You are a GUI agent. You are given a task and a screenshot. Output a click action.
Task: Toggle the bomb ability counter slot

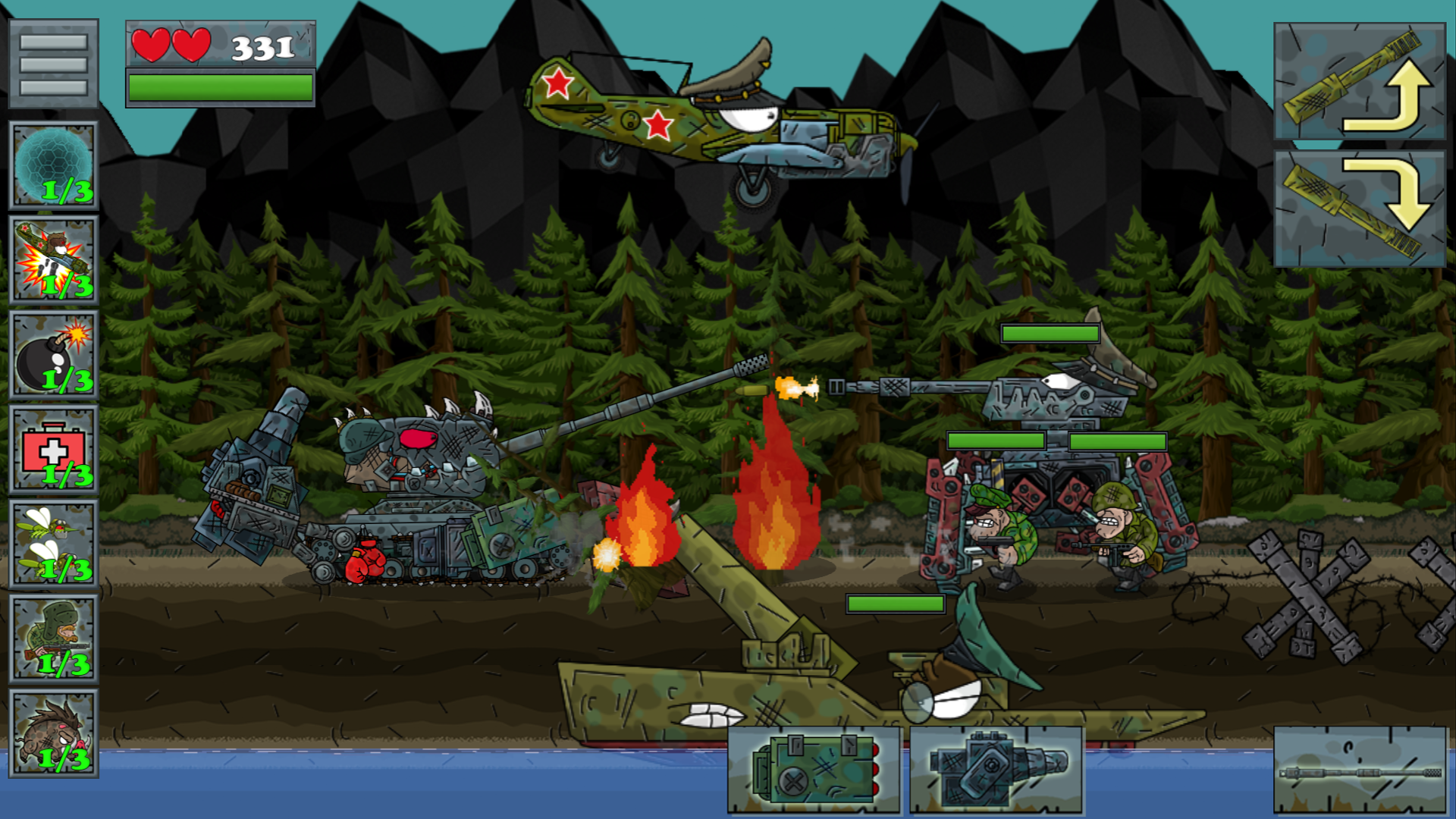(x=53, y=353)
